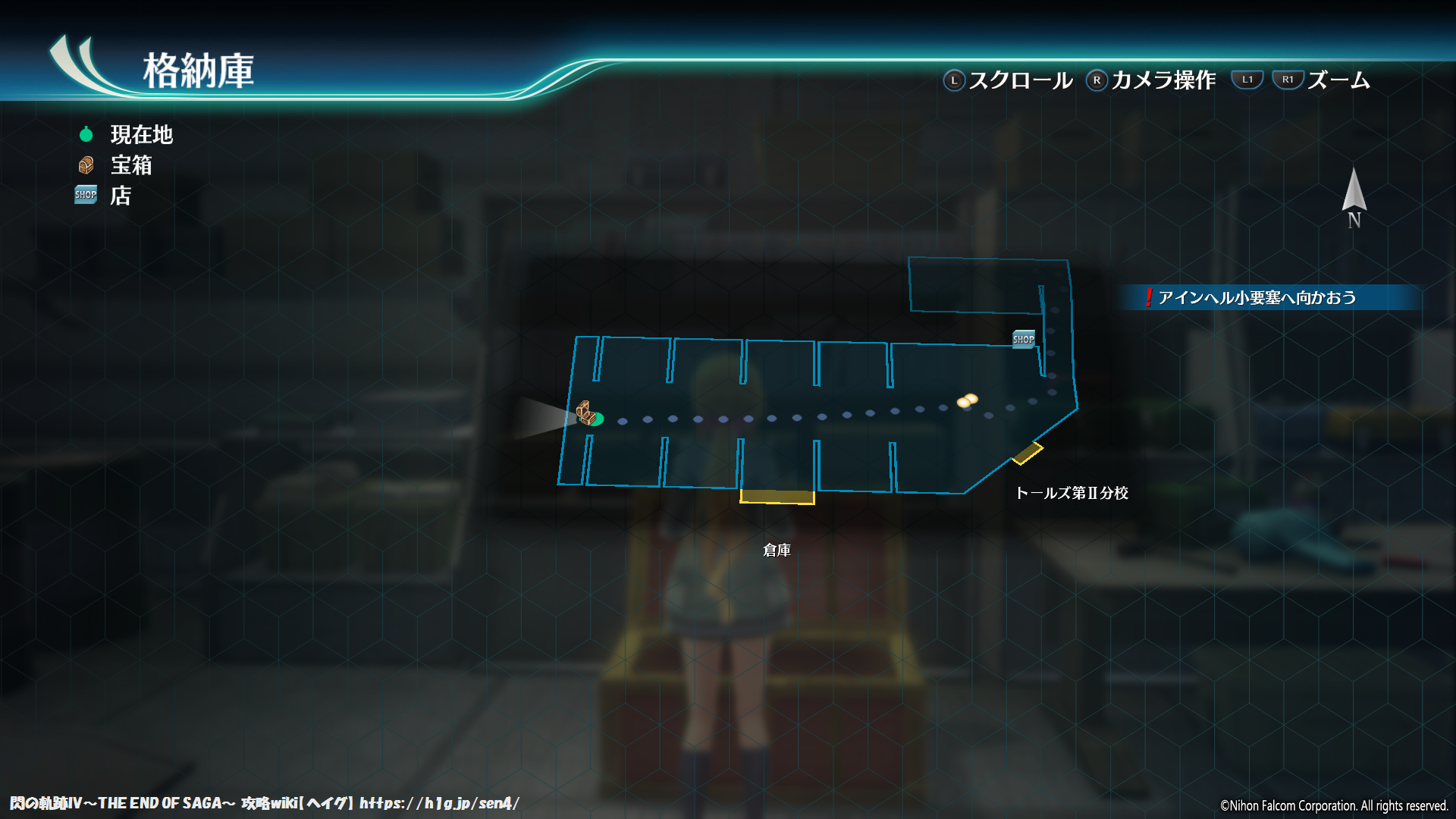Viewport: 1456px width, 819px height.
Task: Select the treasure chest marker on the map
Action: pos(584,413)
